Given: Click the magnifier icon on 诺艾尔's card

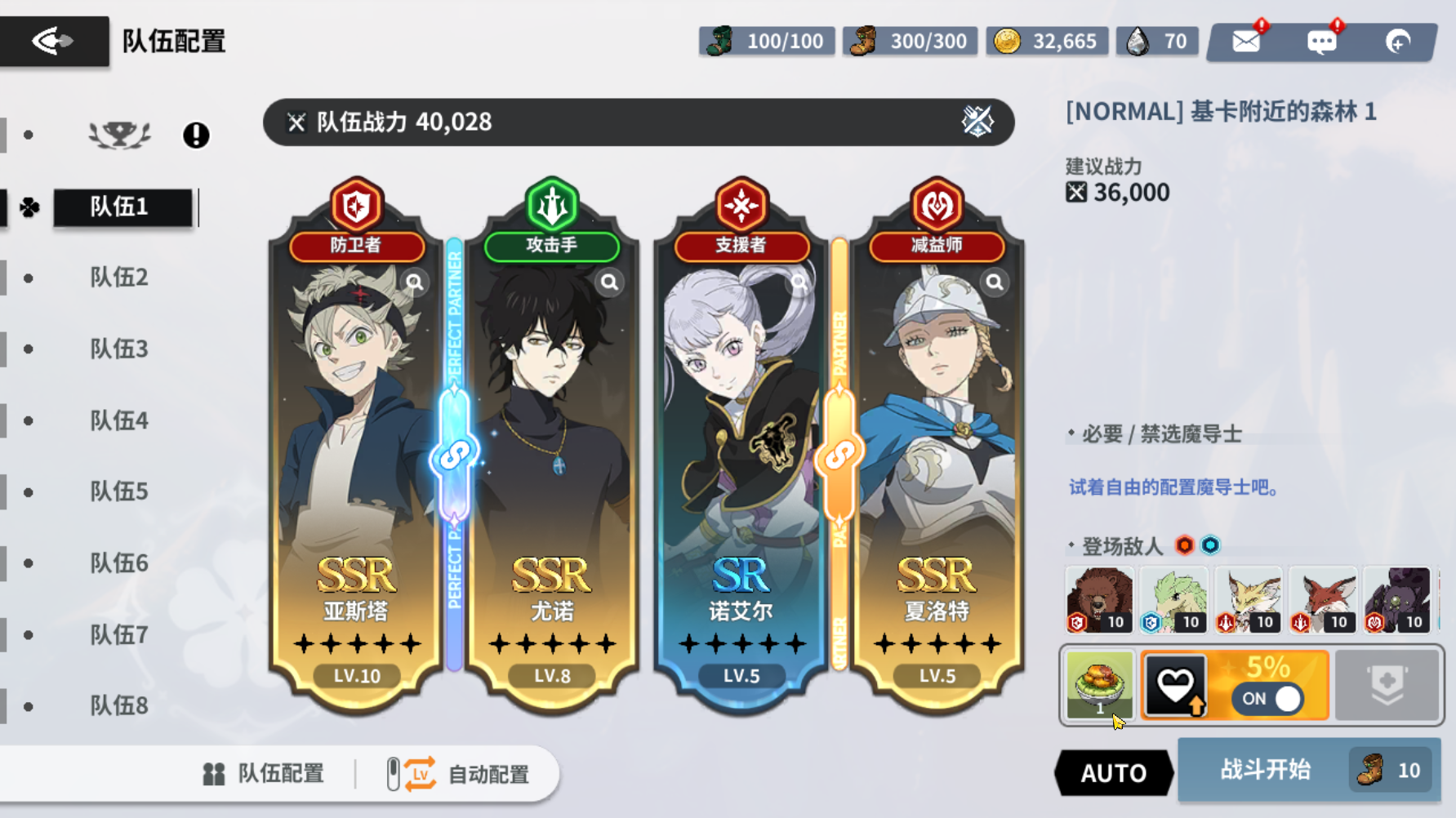Looking at the screenshot, I should coord(798,282).
